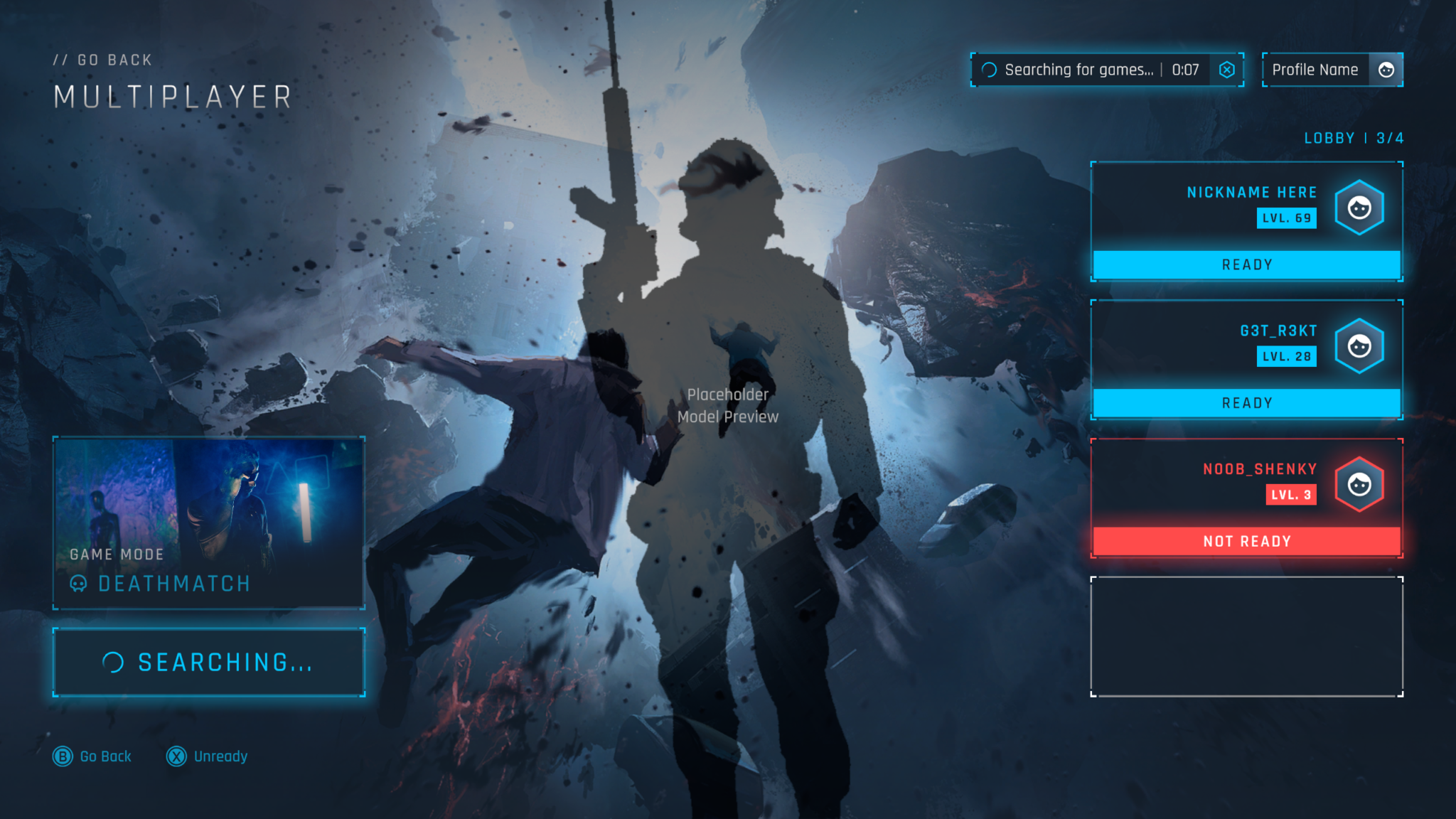Click NICKNAME HERE's avatar badge
Image resolution: width=1456 pixels, height=819 pixels.
click(x=1359, y=208)
